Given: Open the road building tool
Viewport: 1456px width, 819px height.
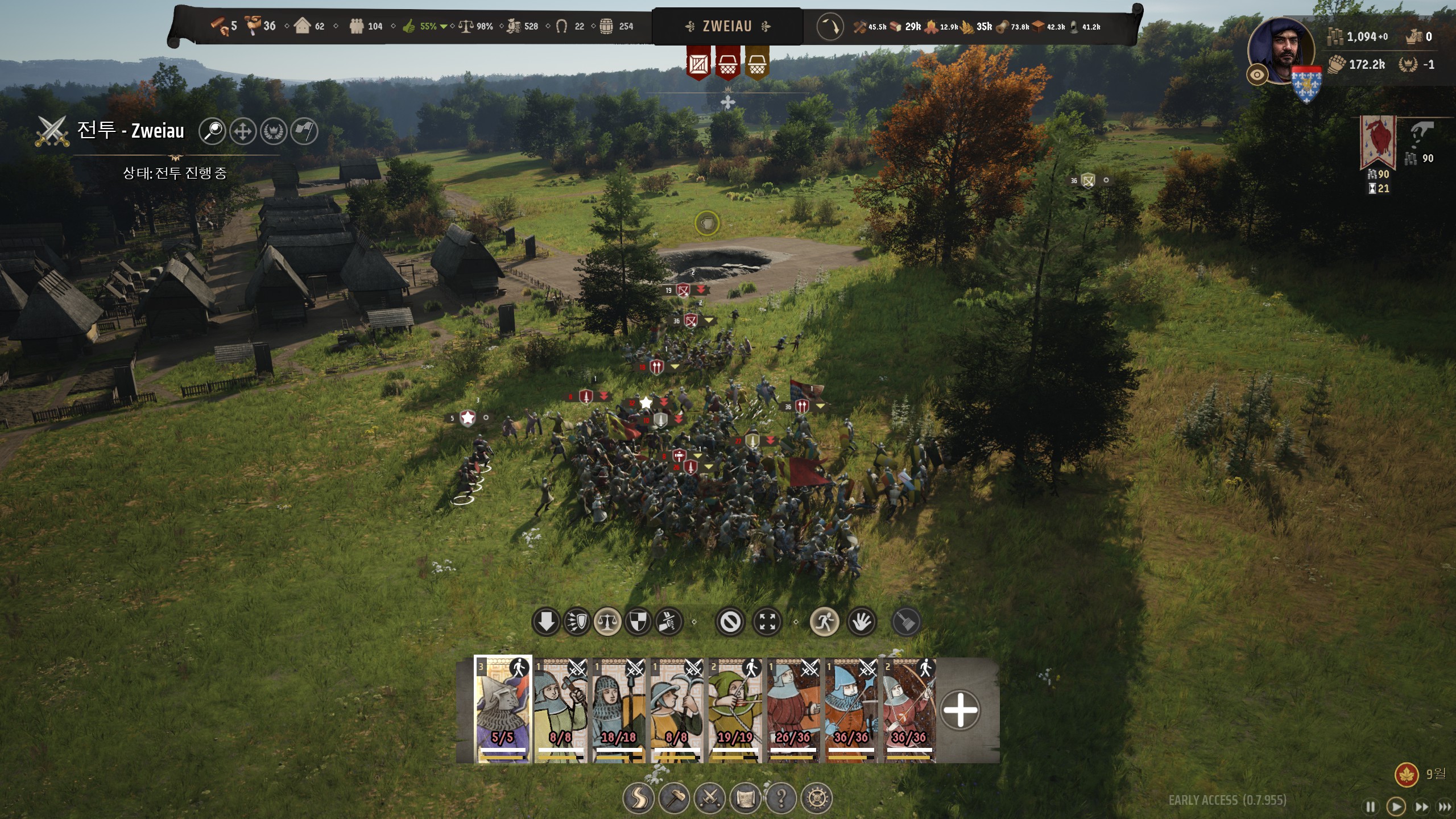Looking at the screenshot, I should 638,798.
